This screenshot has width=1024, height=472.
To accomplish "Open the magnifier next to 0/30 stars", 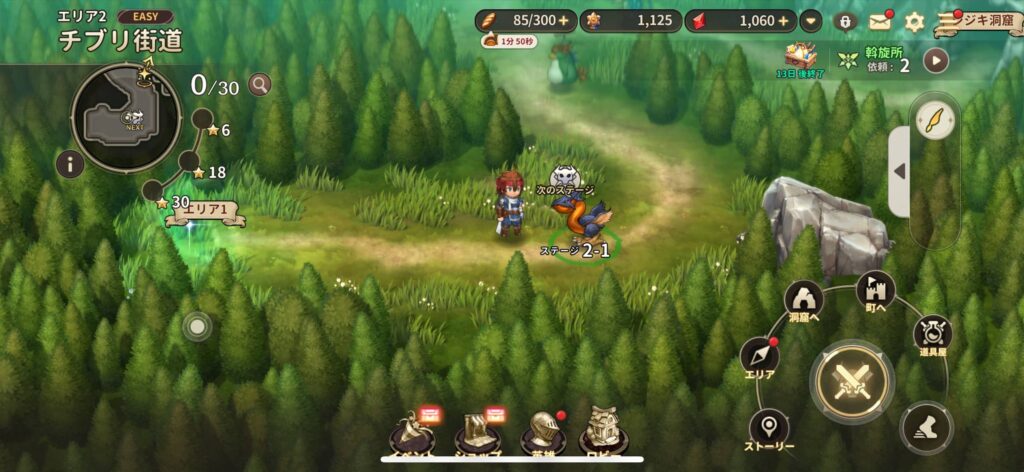I will pos(260,85).
